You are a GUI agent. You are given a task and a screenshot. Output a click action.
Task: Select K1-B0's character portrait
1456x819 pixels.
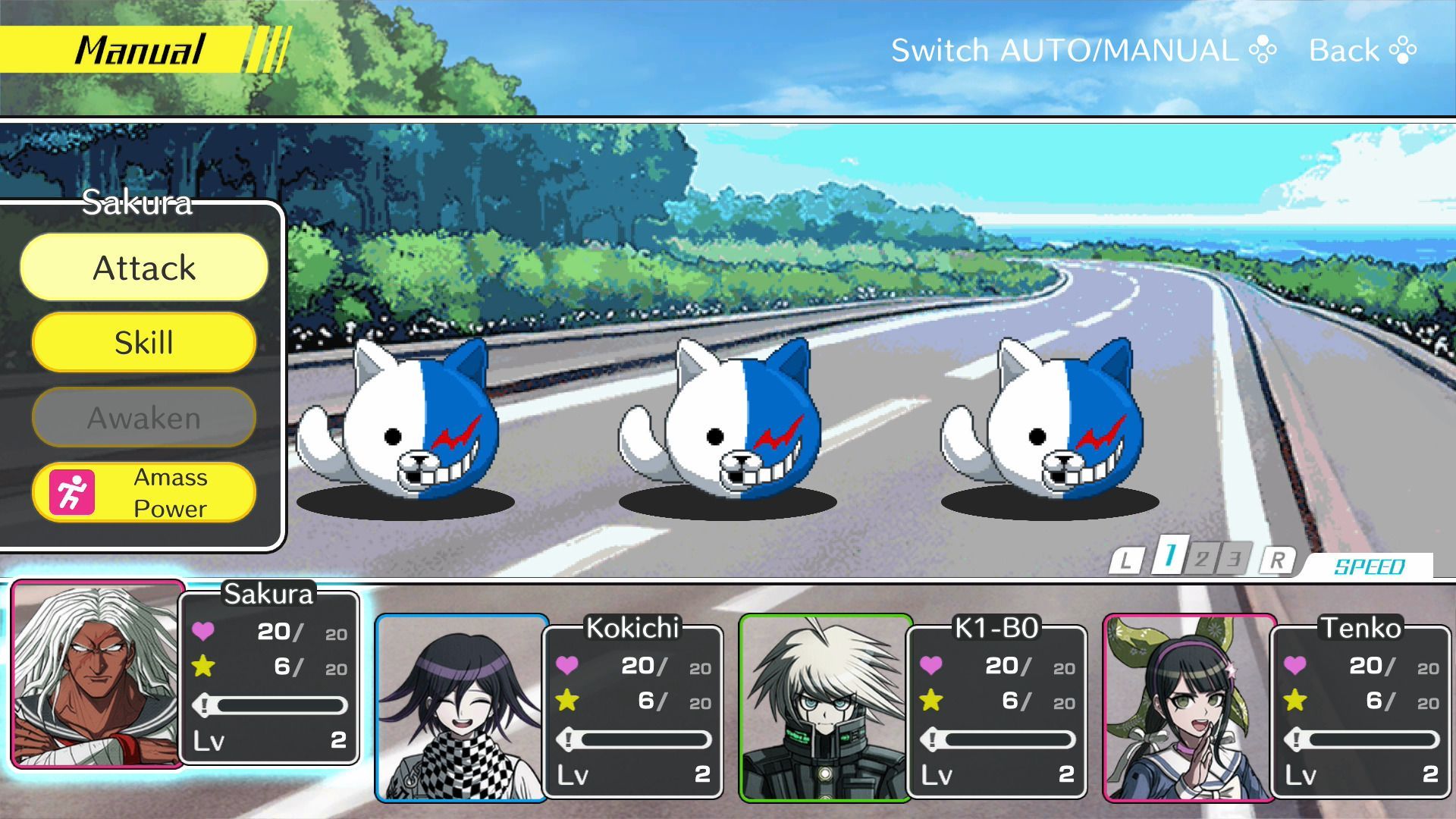point(825,708)
